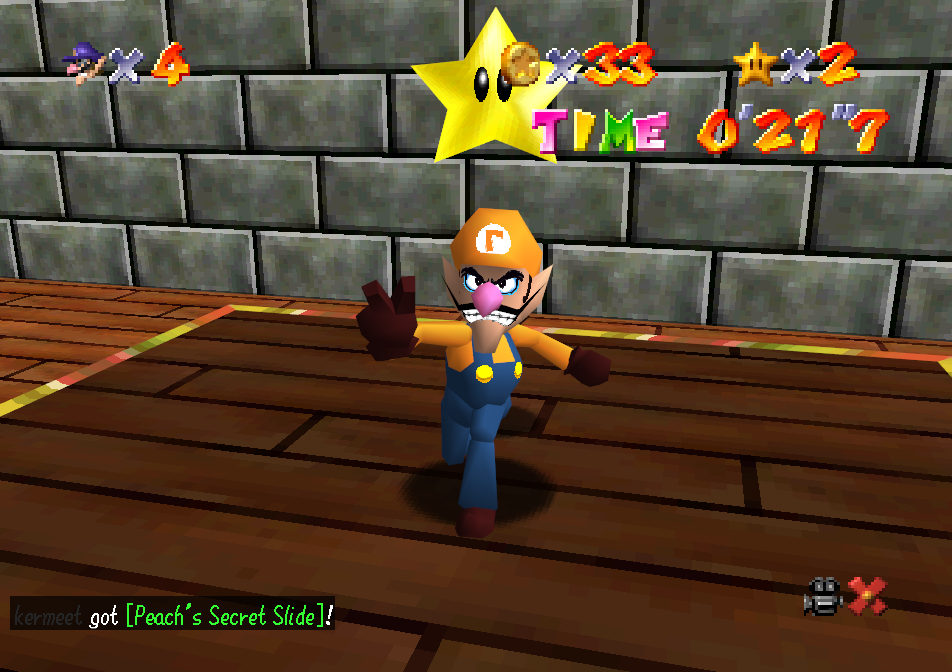Click the coin counter icon
This screenshot has height=672, width=952.
[x=520, y=63]
